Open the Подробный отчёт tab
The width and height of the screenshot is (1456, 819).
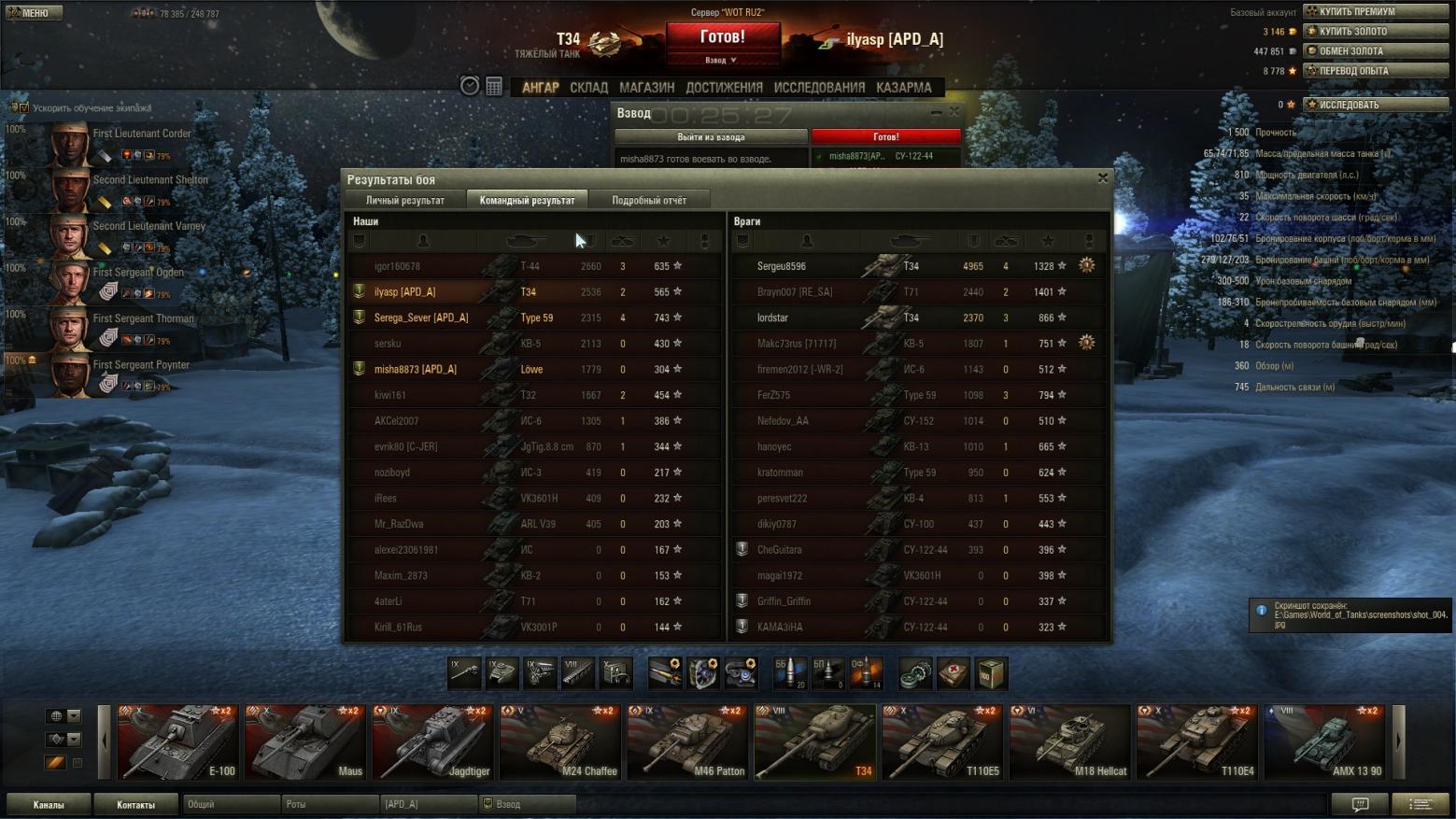[648, 200]
